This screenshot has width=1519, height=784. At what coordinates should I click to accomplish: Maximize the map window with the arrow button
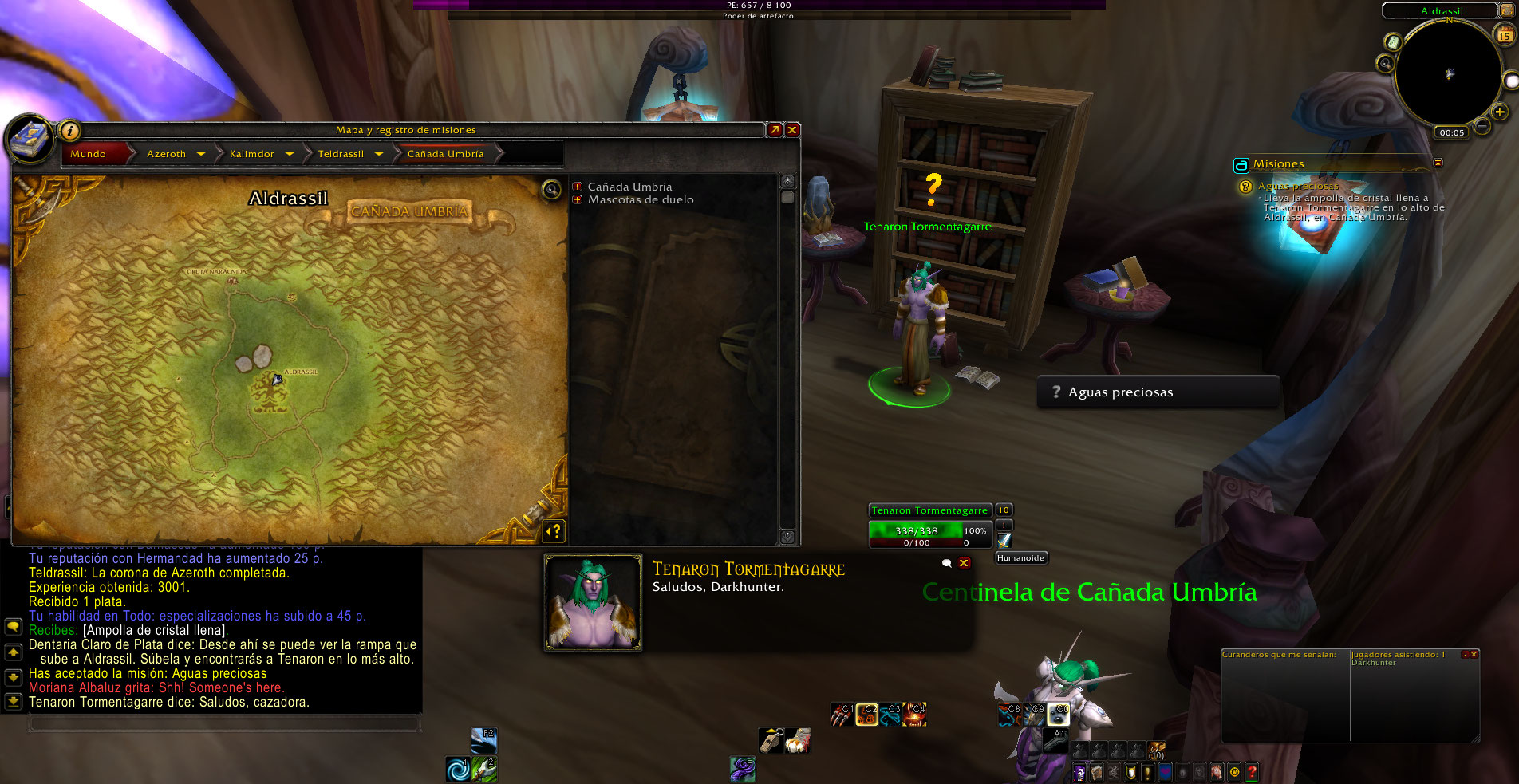[x=775, y=130]
